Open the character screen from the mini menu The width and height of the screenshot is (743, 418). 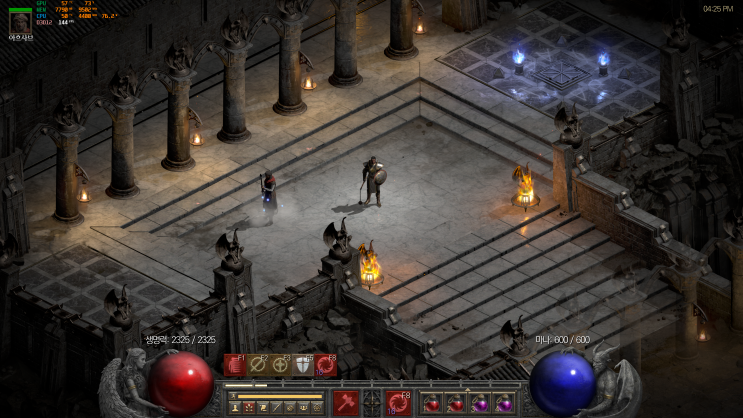236,408
